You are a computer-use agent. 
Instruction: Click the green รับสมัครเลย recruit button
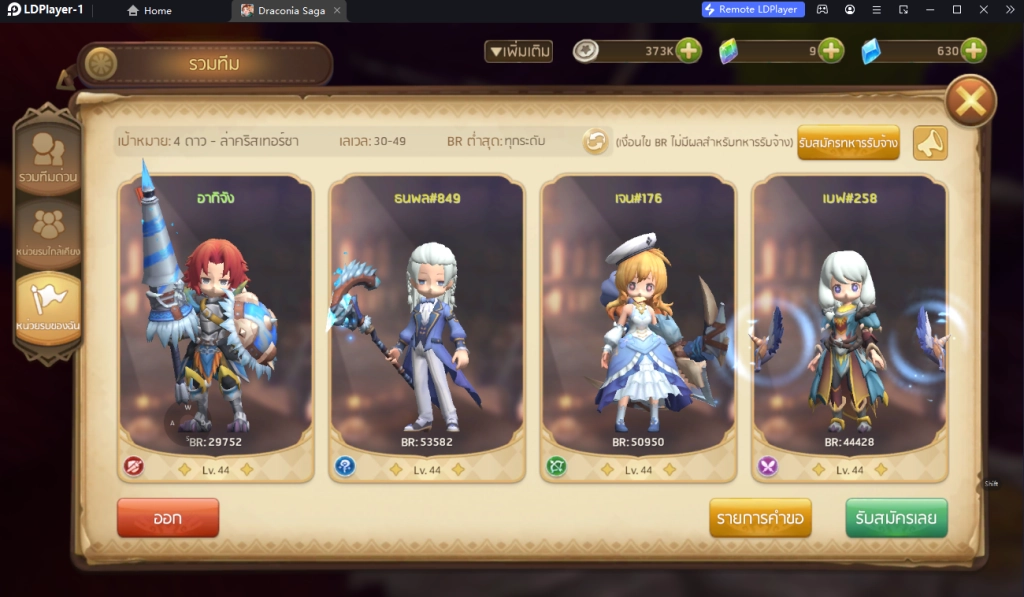(896, 518)
